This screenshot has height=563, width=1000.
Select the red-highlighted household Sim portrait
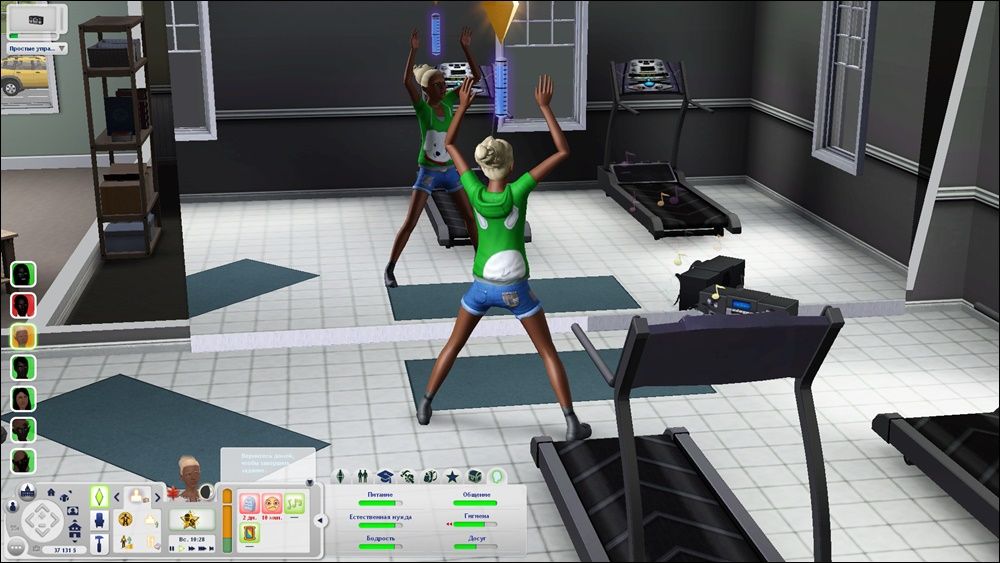23,304
